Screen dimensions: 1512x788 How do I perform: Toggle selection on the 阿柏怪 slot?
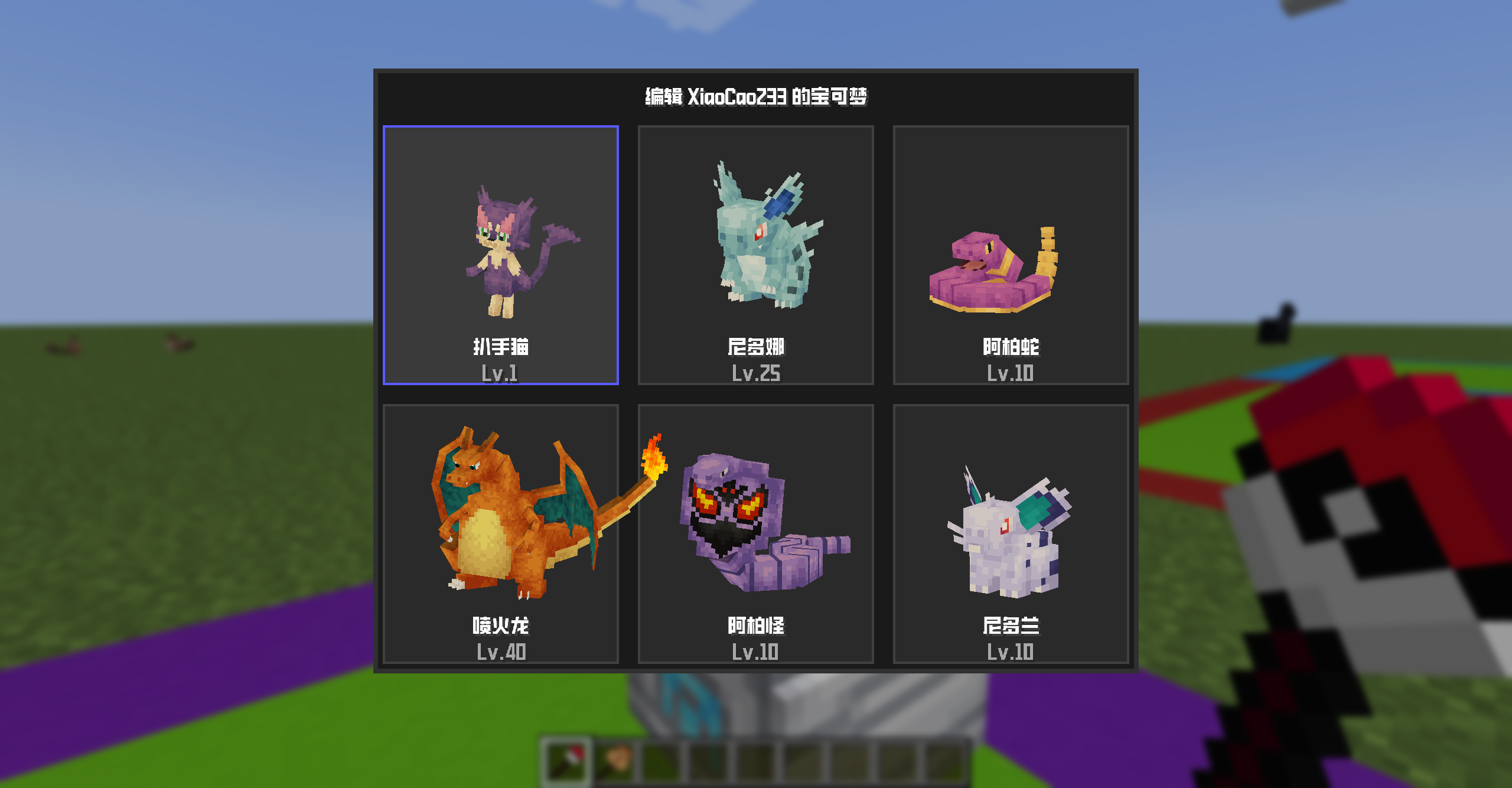[x=756, y=535]
